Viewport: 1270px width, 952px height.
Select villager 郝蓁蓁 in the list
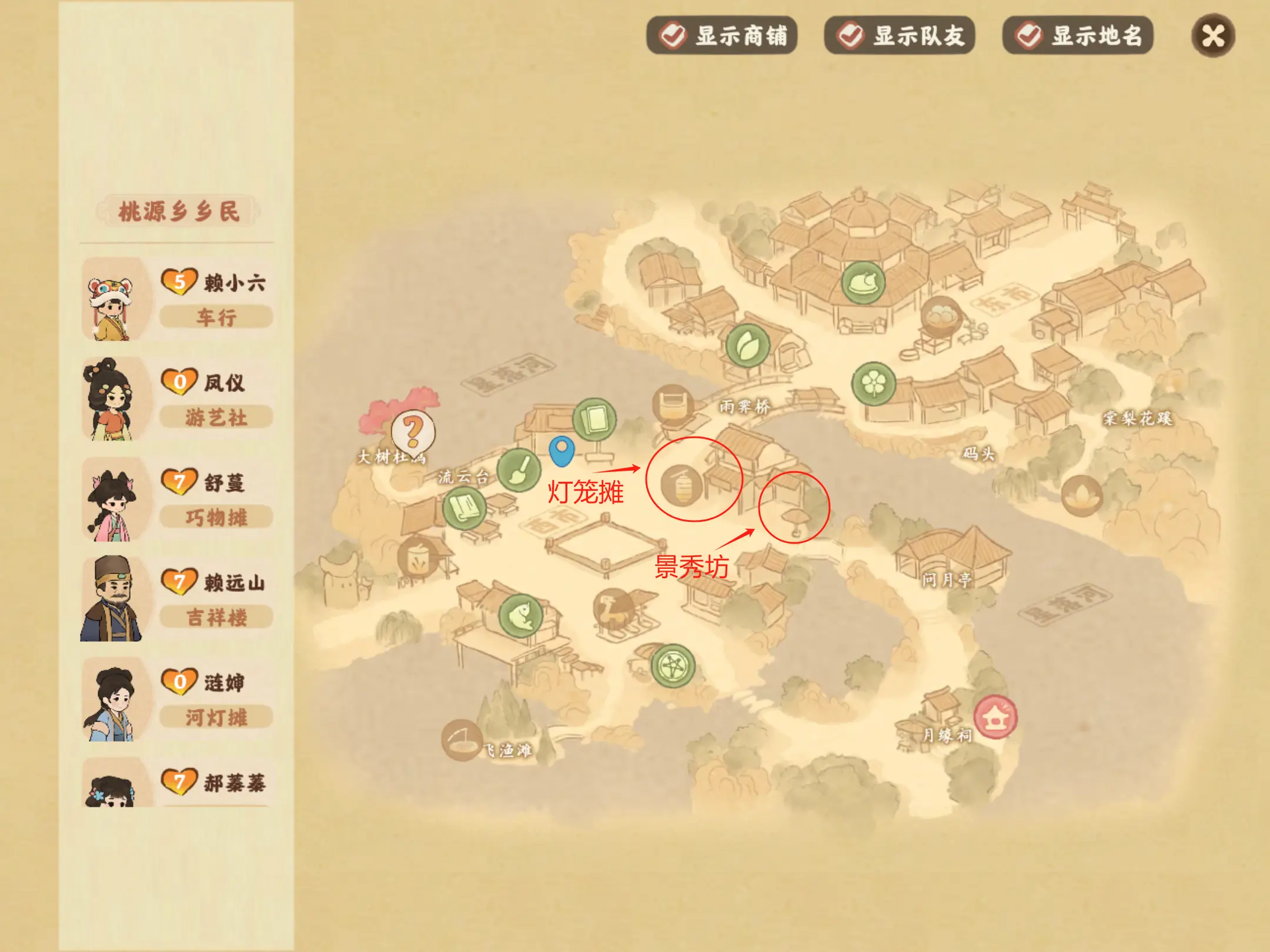(178, 785)
